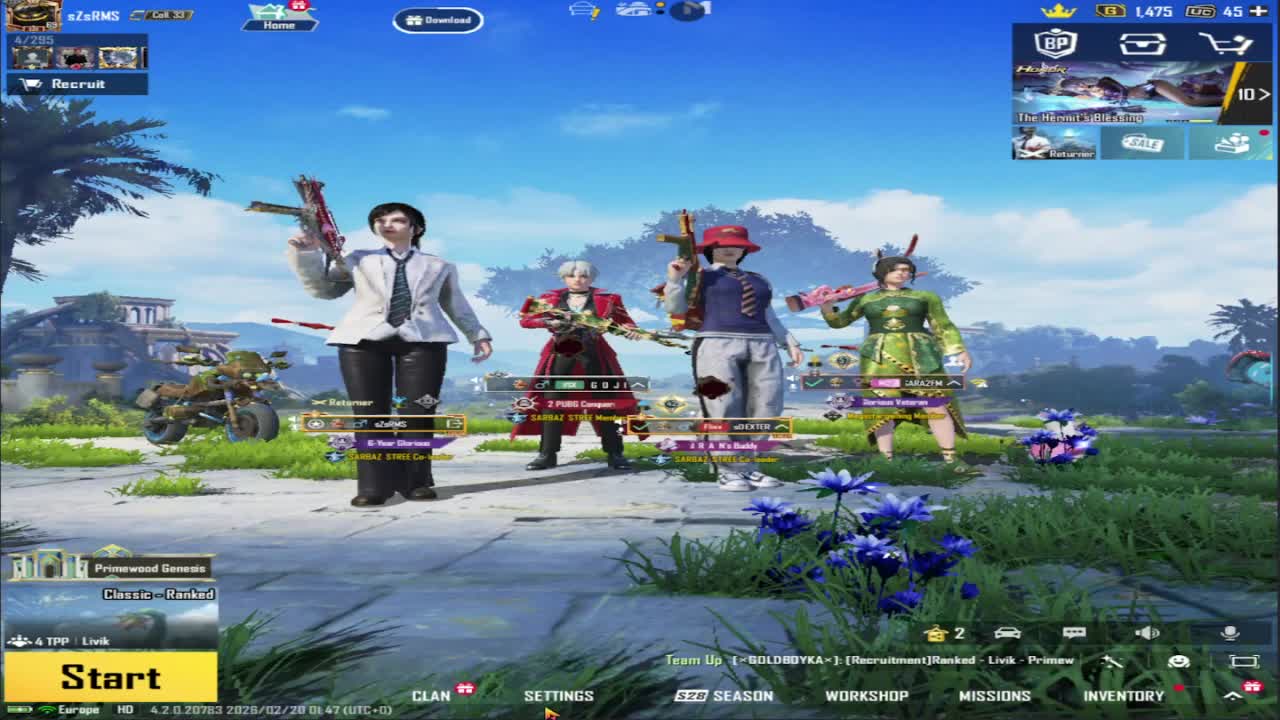The width and height of the screenshot is (1280, 720).
Task: Open the Returner rewards
Action: pyautogui.click(x=1054, y=144)
